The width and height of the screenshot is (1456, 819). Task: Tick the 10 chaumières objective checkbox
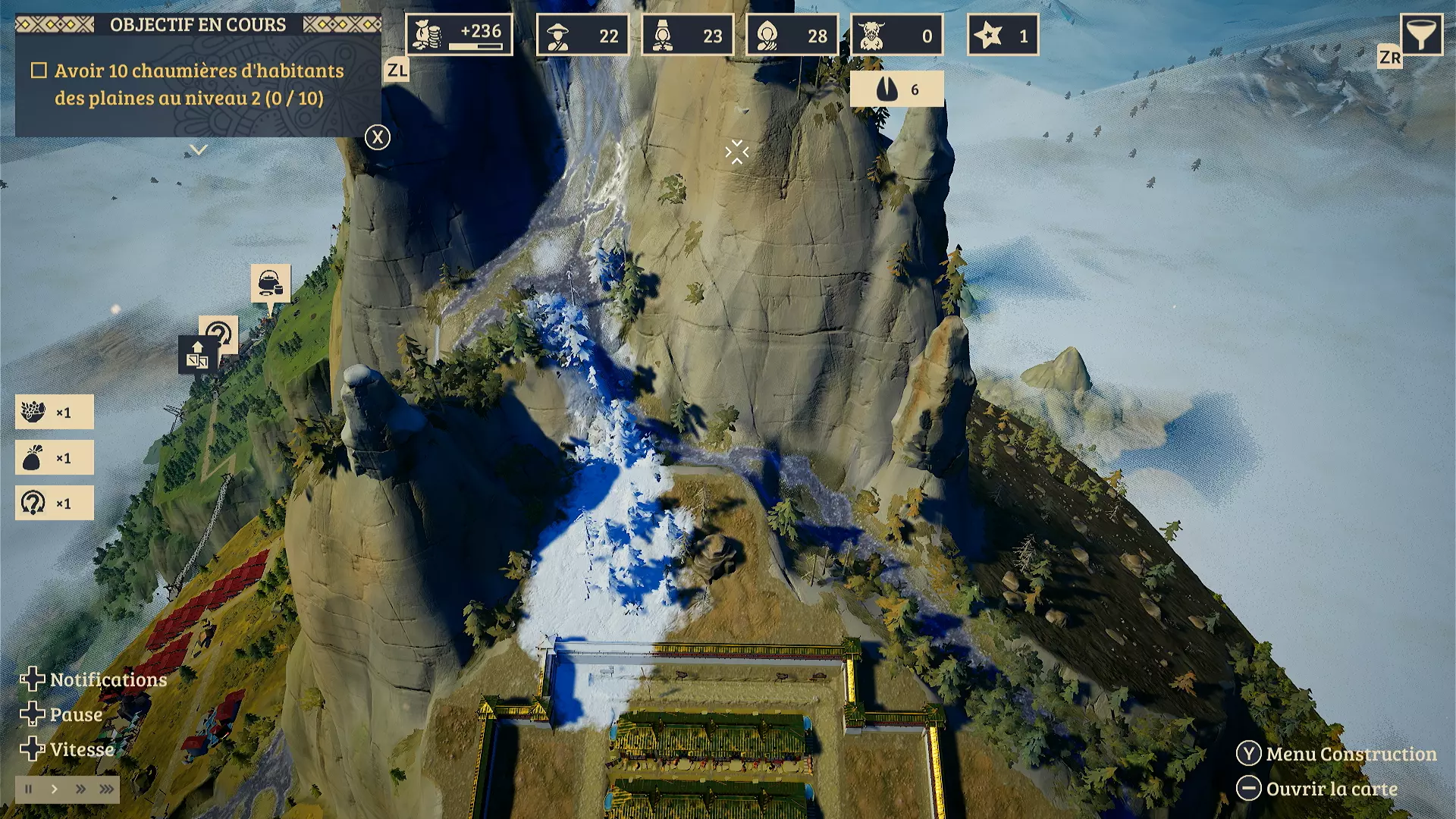(x=39, y=71)
